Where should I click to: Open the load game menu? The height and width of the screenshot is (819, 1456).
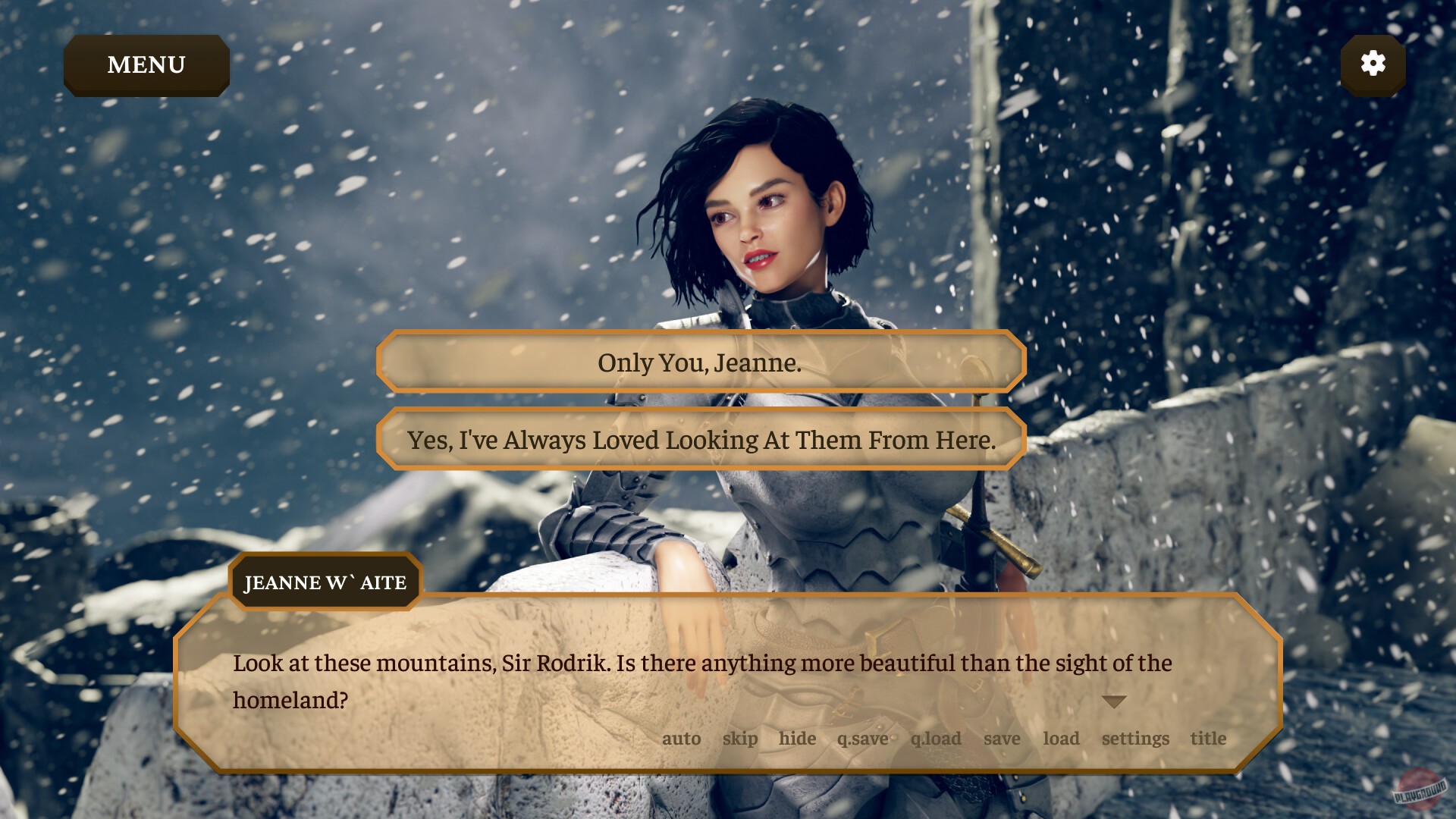click(1062, 739)
